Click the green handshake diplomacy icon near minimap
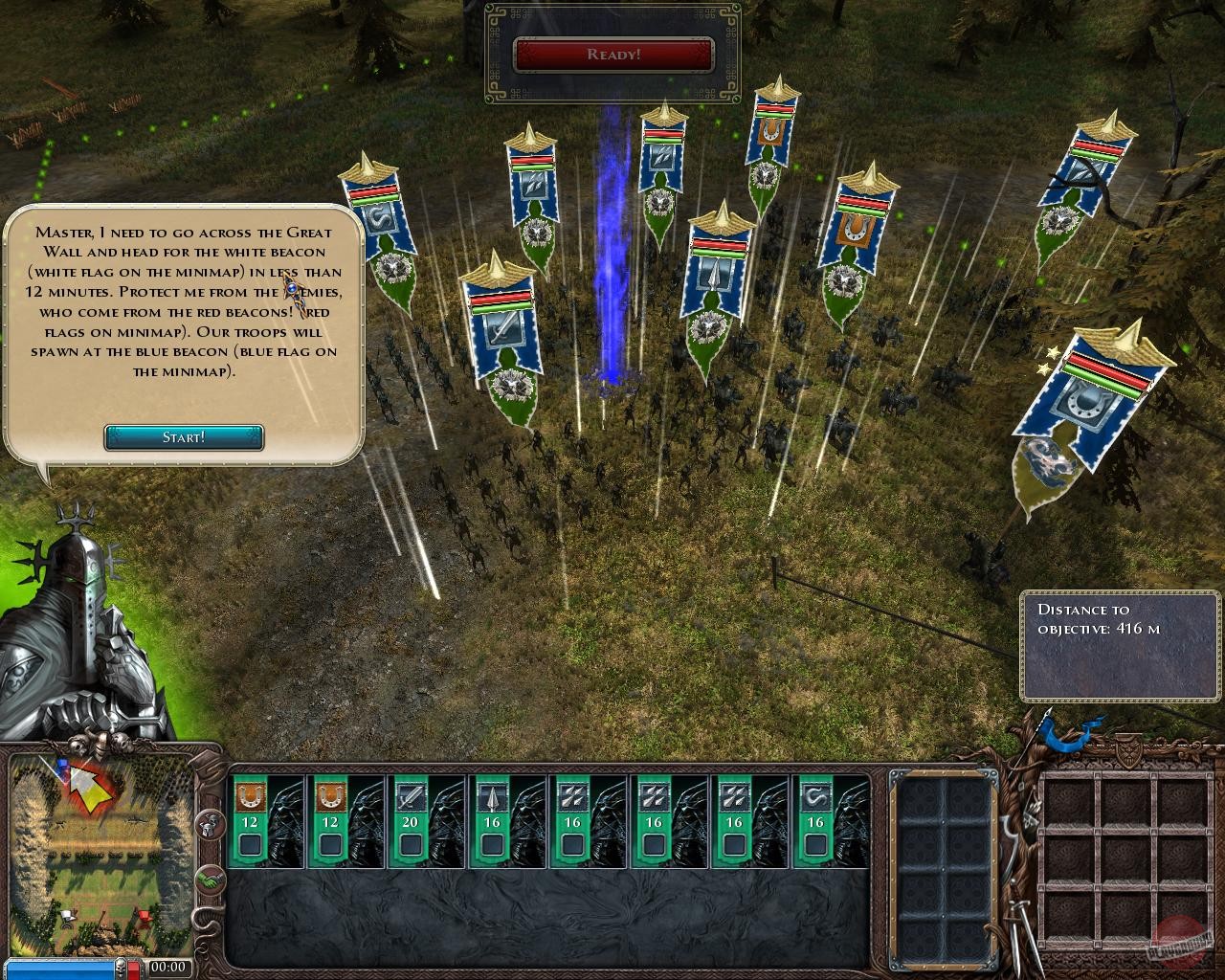Screen dimensions: 1225x980 (x=210, y=880)
